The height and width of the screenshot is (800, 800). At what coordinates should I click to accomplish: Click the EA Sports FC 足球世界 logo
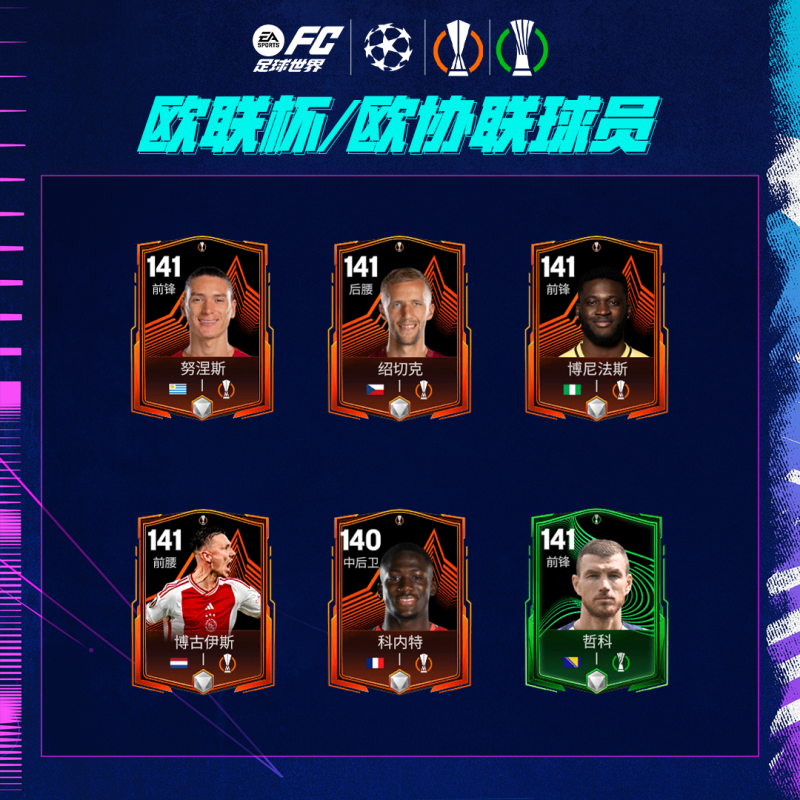297,48
